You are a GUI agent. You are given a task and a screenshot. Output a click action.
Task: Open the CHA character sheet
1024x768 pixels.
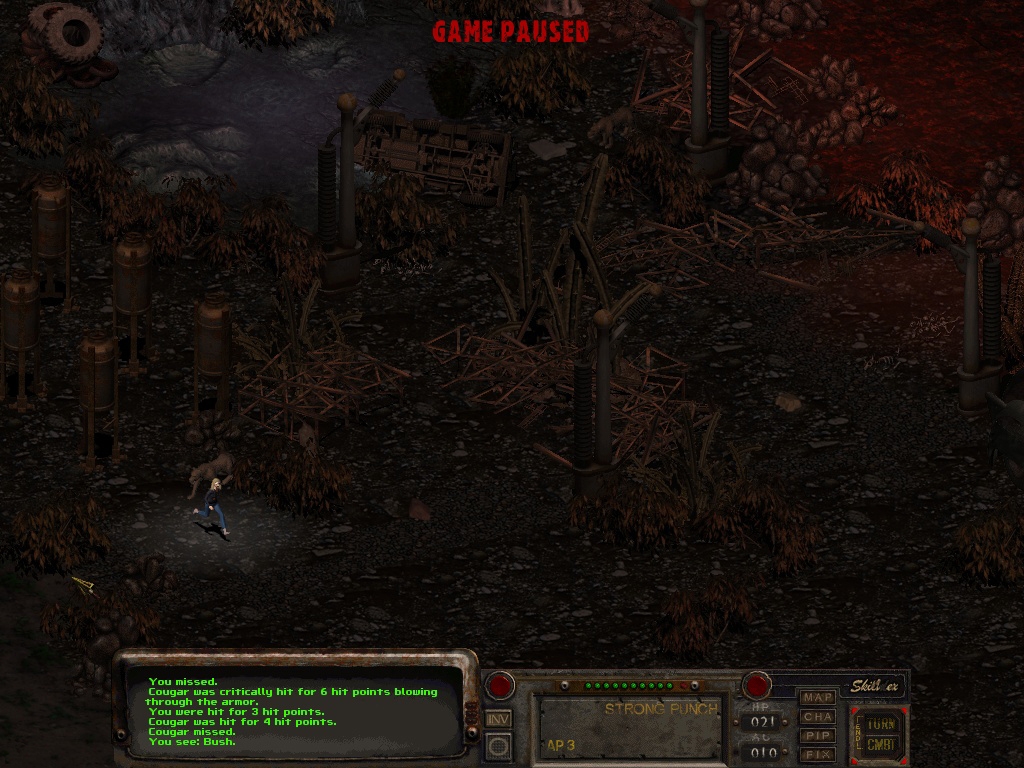pyautogui.click(x=818, y=716)
